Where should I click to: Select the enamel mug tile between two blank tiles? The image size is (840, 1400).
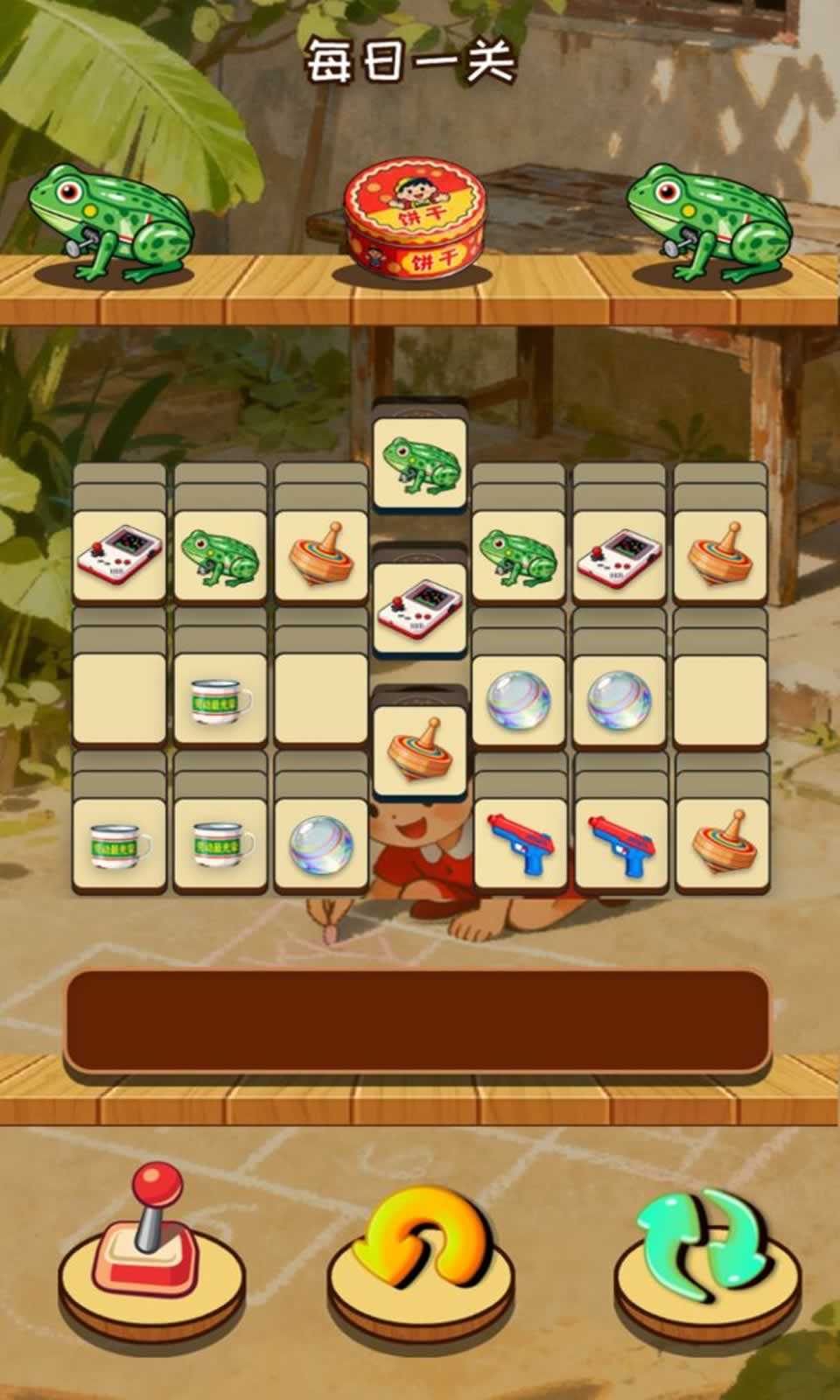[x=220, y=698]
